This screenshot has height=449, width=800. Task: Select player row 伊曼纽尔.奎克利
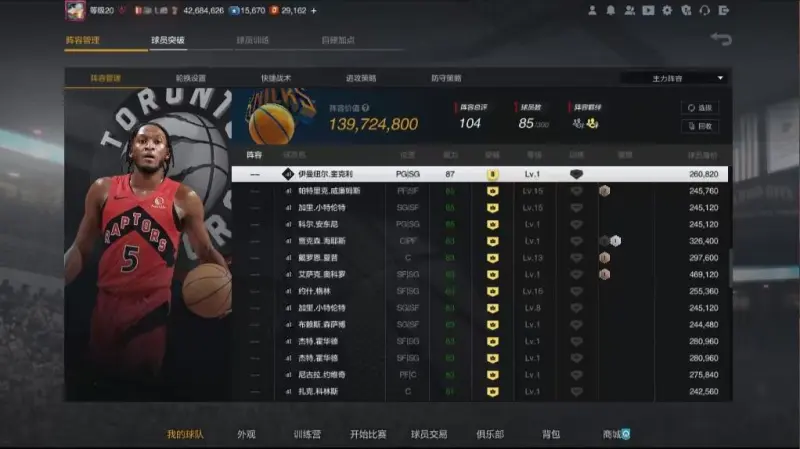pos(480,174)
